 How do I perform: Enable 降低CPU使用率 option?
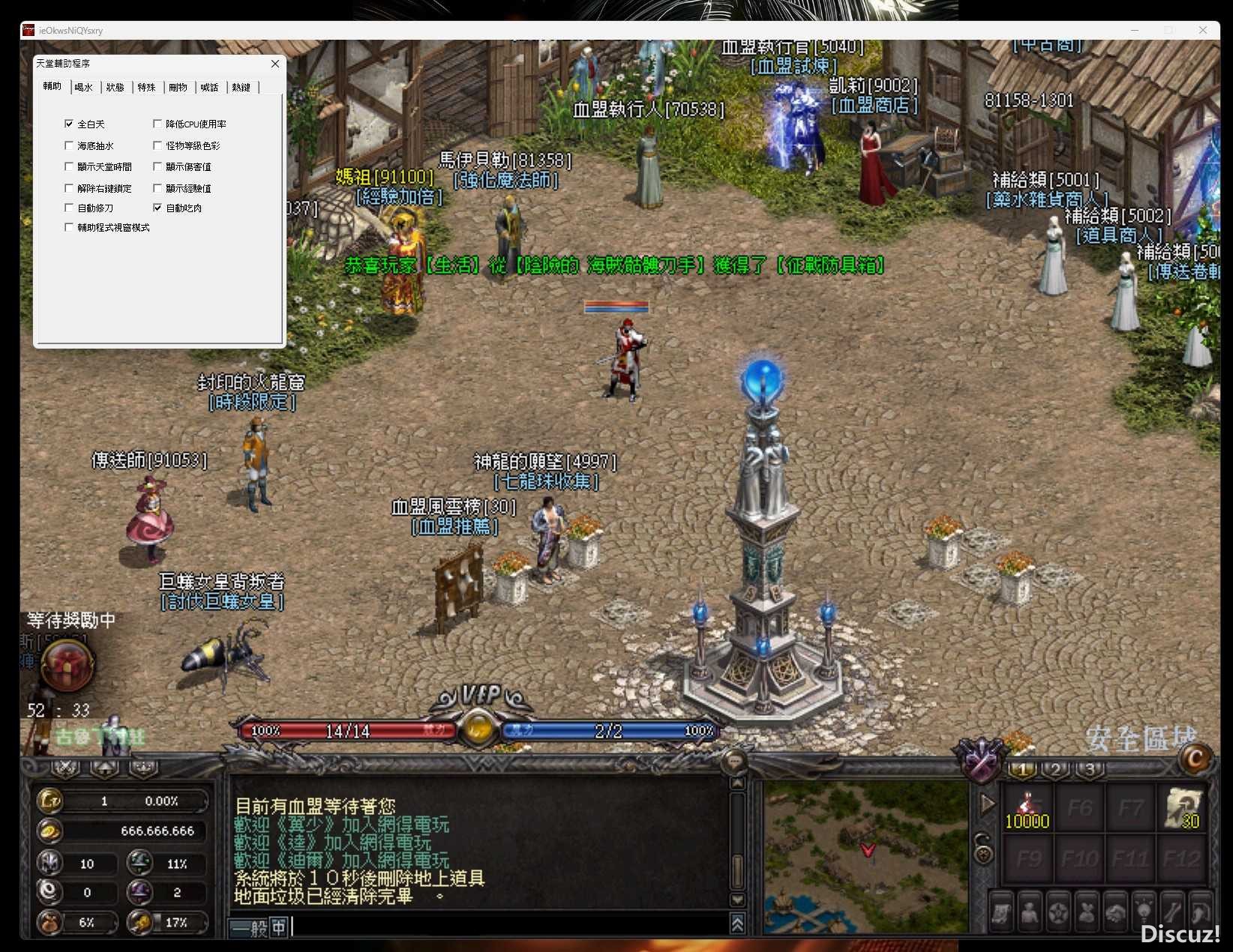click(157, 124)
